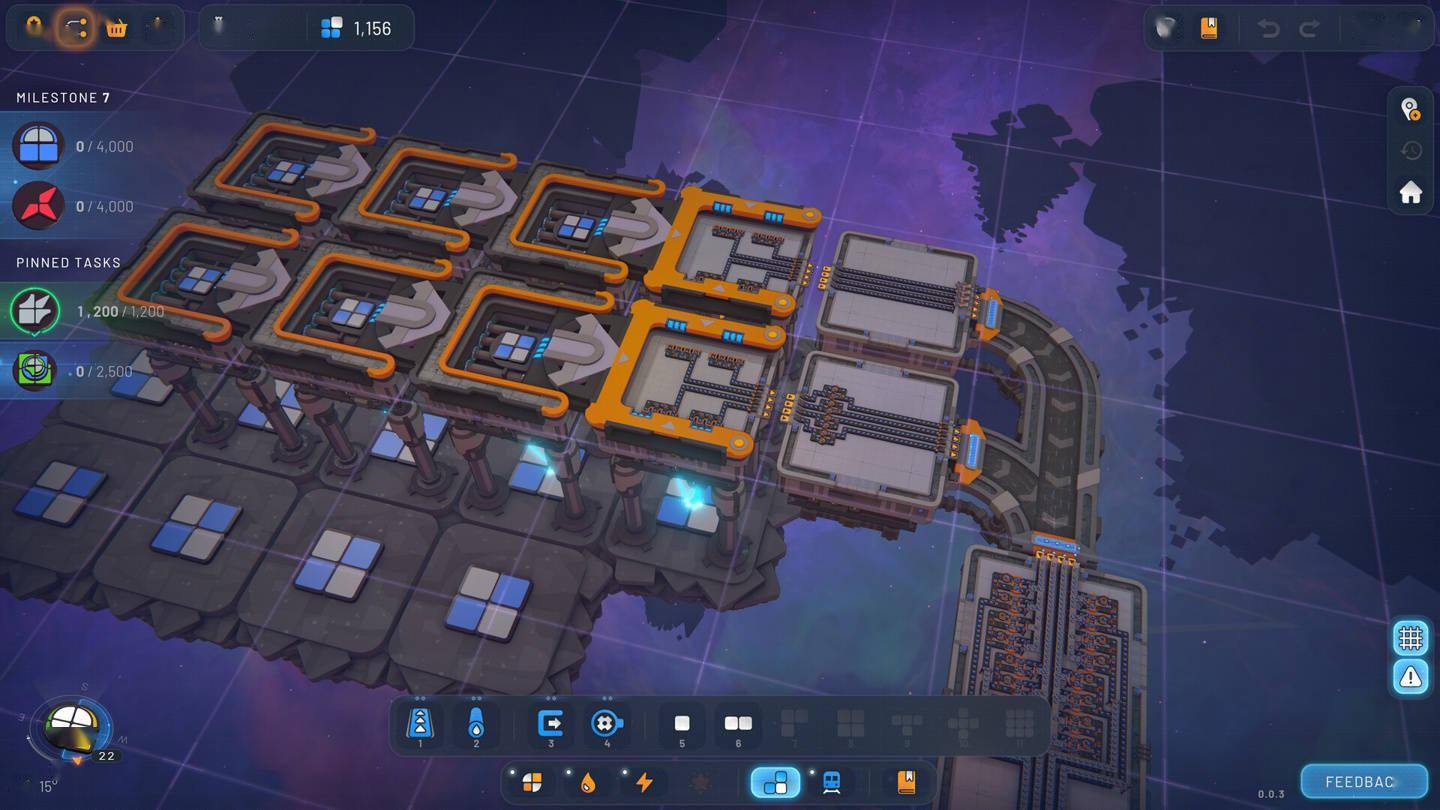The width and height of the screenshot is (1440, 810).
Task: Select the double-square platform in slot 6
Action: [x=738, y=723]
